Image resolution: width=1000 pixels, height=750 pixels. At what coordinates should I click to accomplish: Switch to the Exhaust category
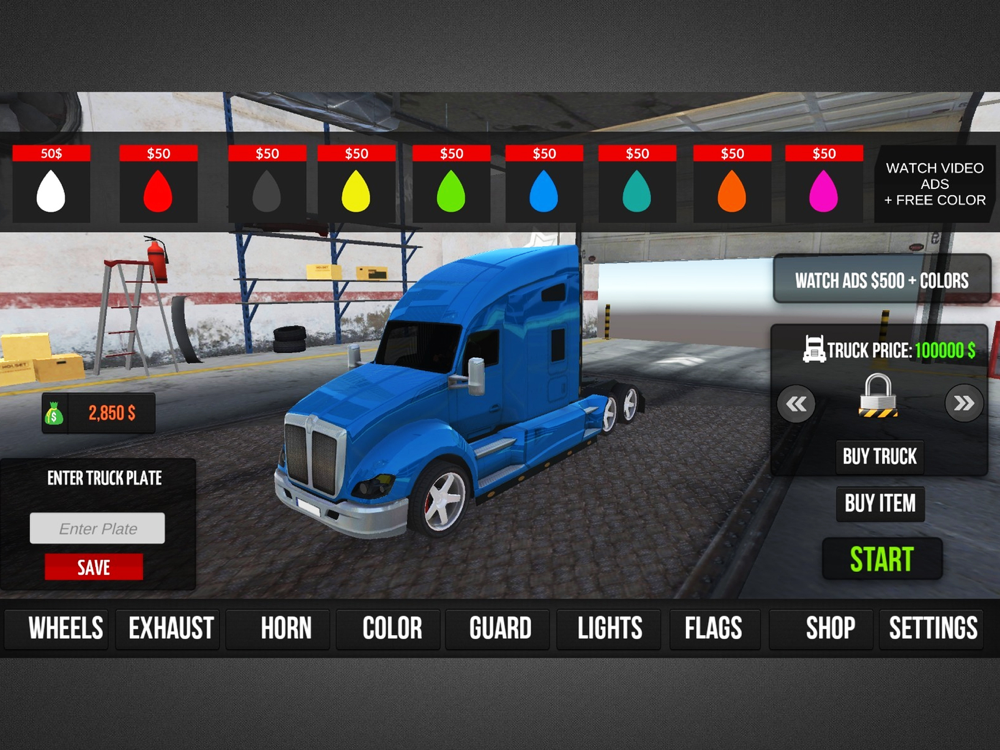tap(171, 628)
